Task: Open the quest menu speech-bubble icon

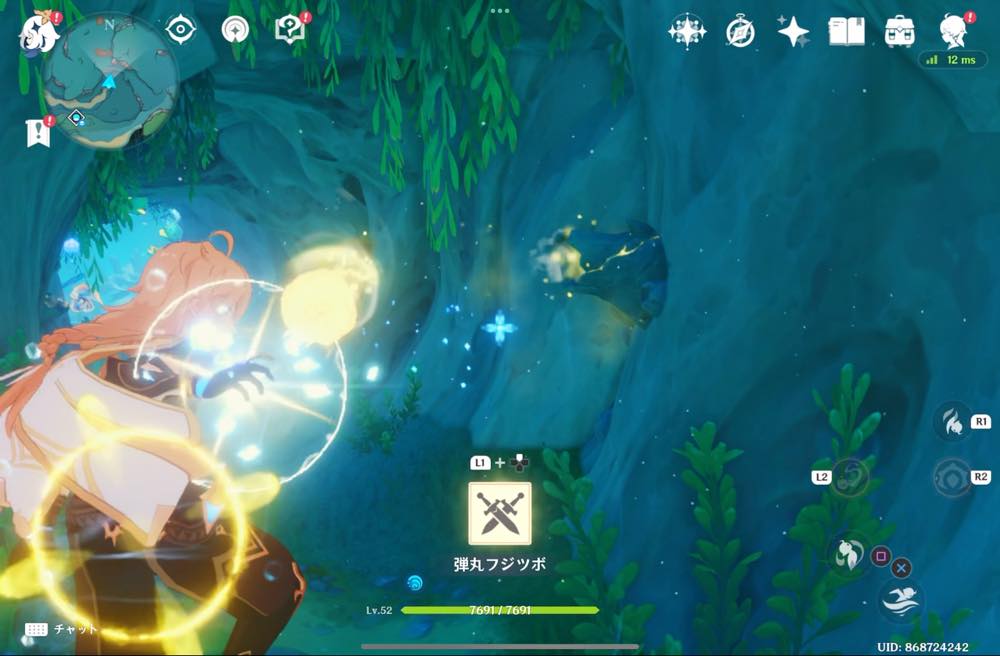Action: tap(289, 30)
